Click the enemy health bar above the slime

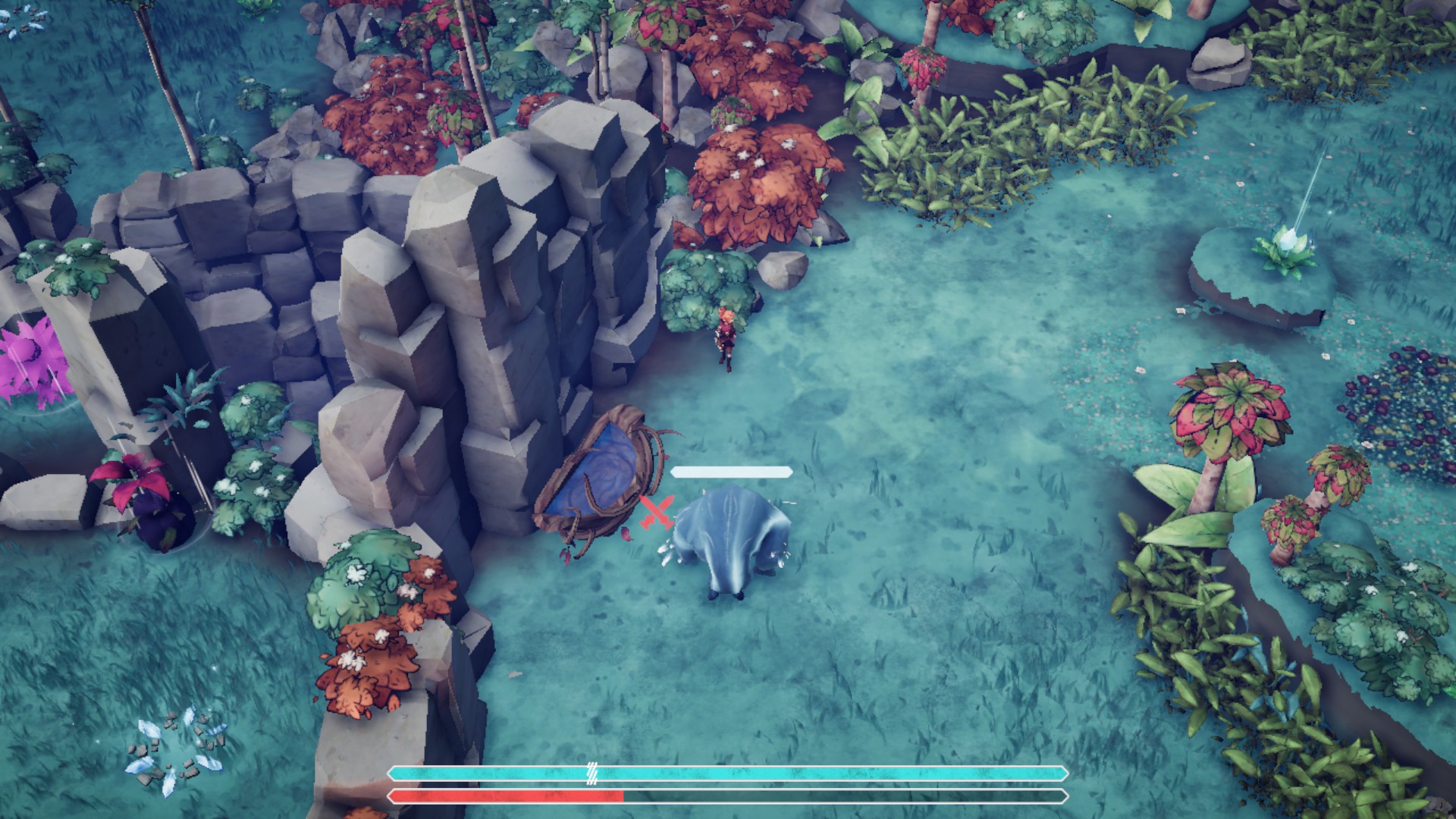(x=730, y=470)
